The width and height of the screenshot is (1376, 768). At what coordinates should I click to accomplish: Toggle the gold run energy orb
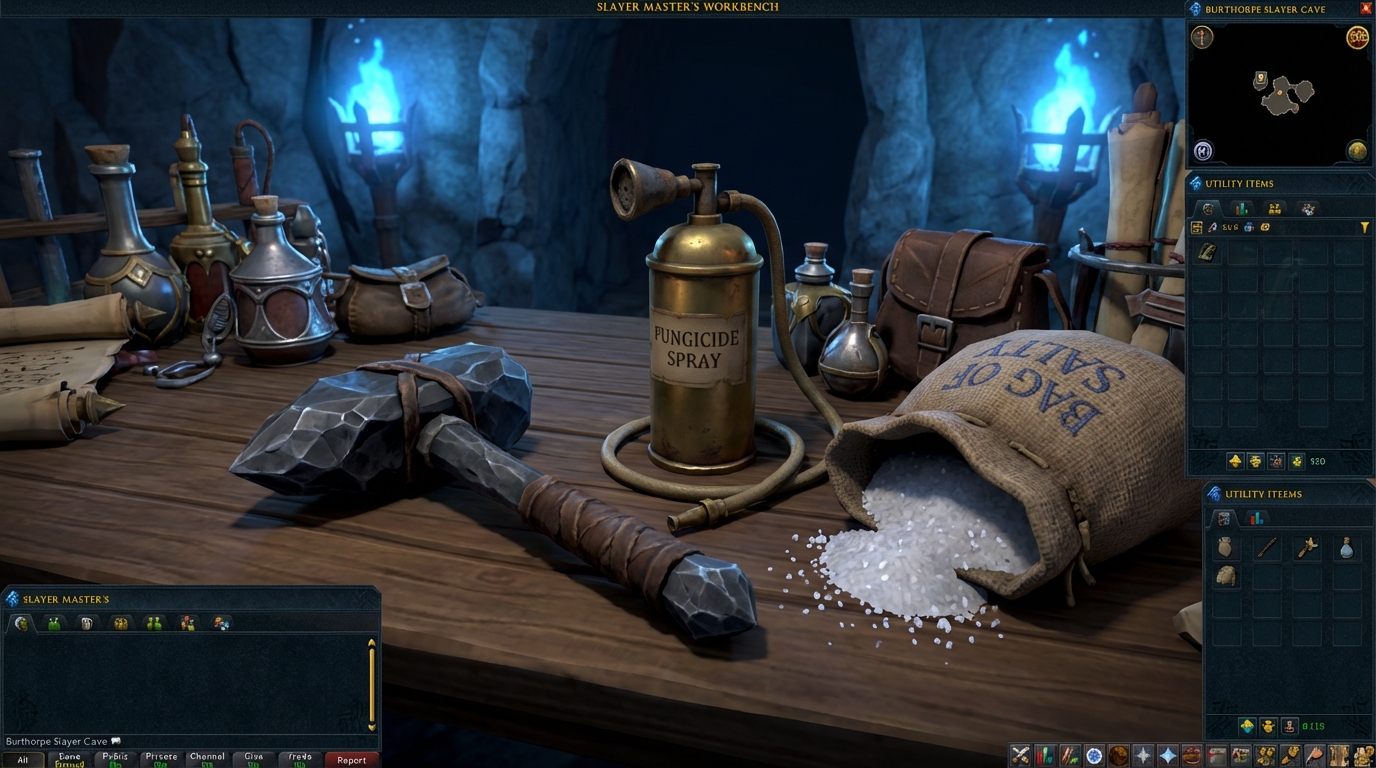pyautogui.click(x=1357, y=38)
